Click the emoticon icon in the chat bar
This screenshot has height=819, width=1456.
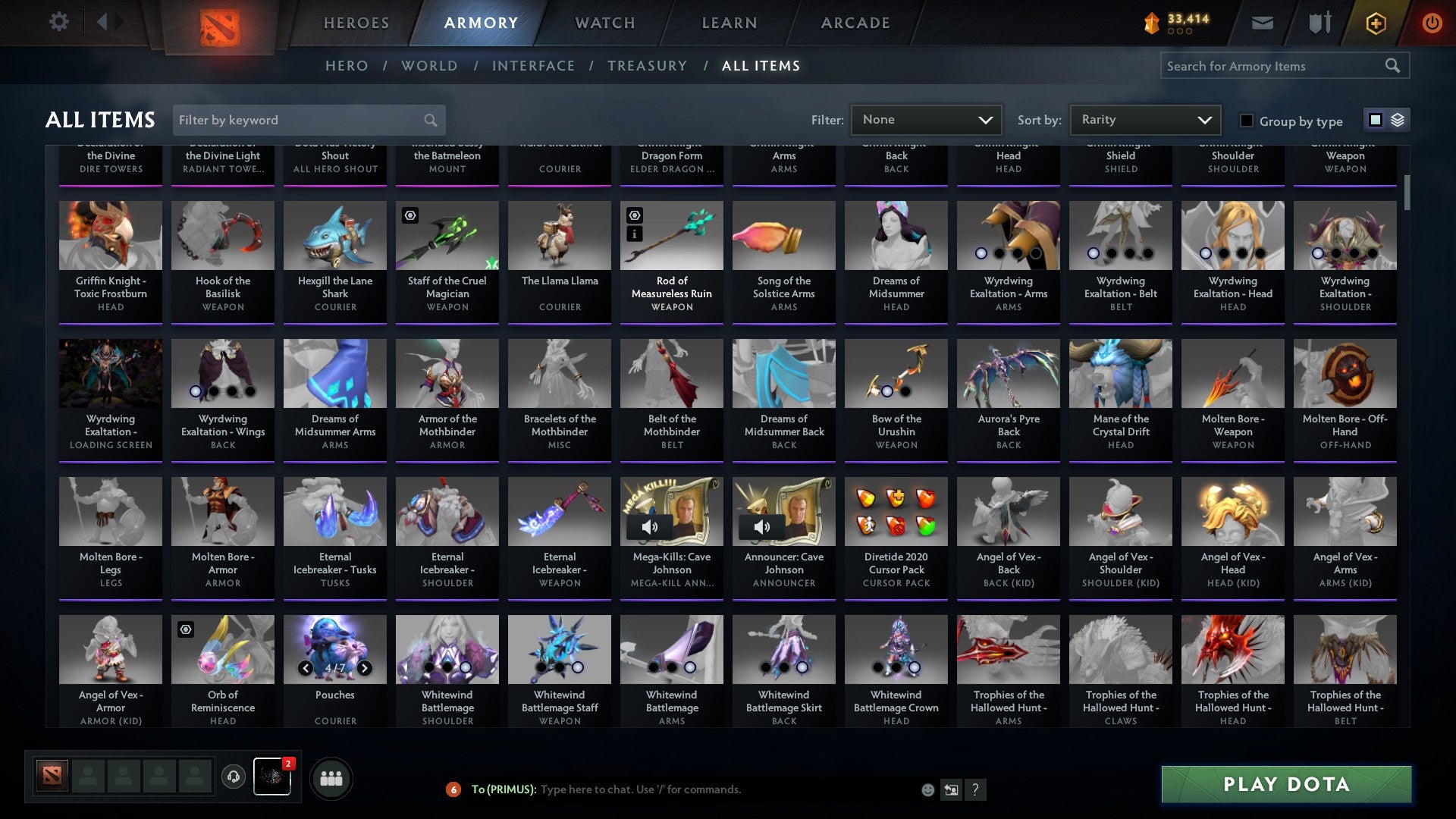927,789
